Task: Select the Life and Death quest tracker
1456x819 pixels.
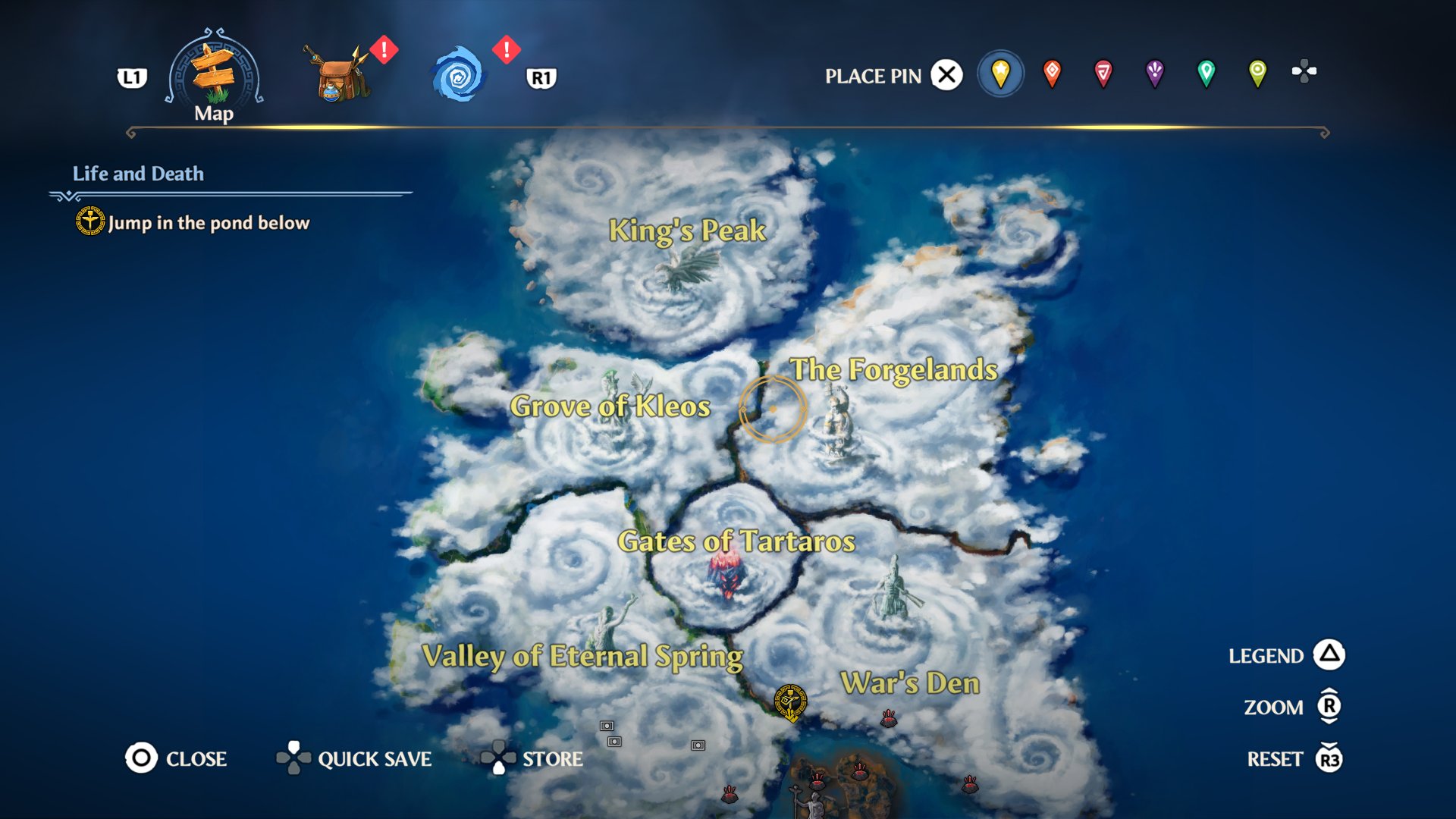Action: pos(138,174)
